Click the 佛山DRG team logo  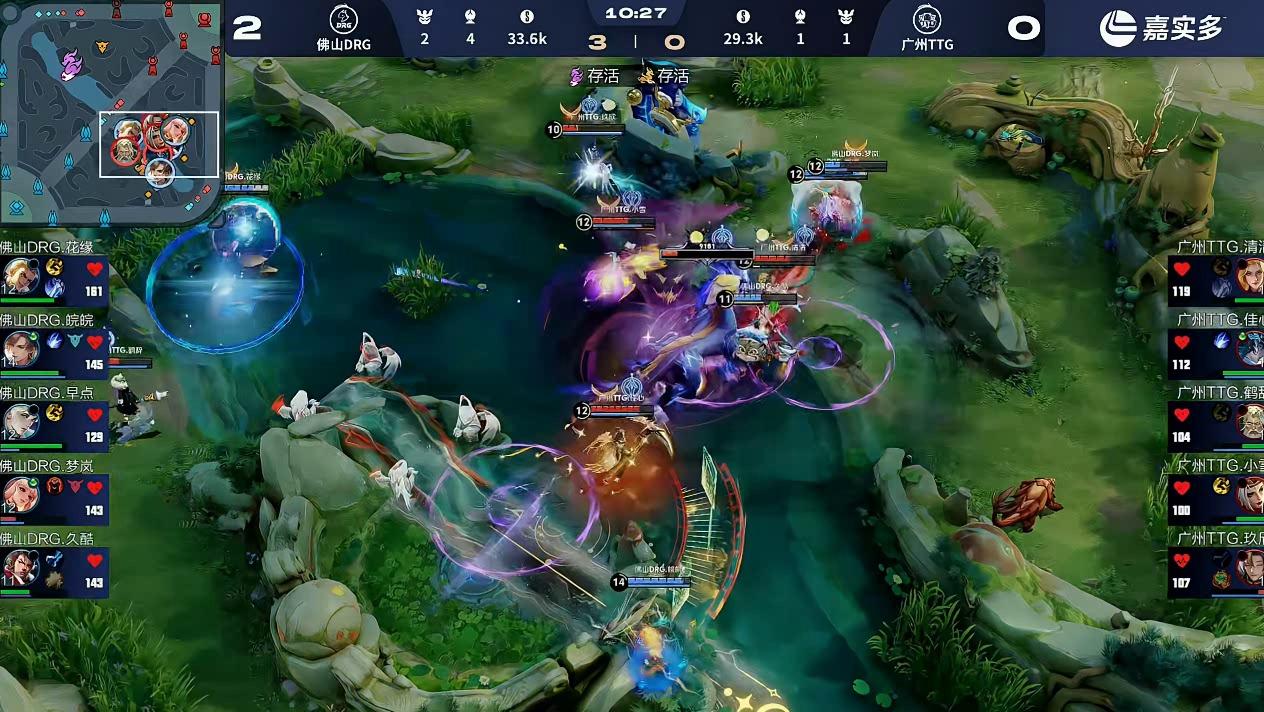pos(344,20)
